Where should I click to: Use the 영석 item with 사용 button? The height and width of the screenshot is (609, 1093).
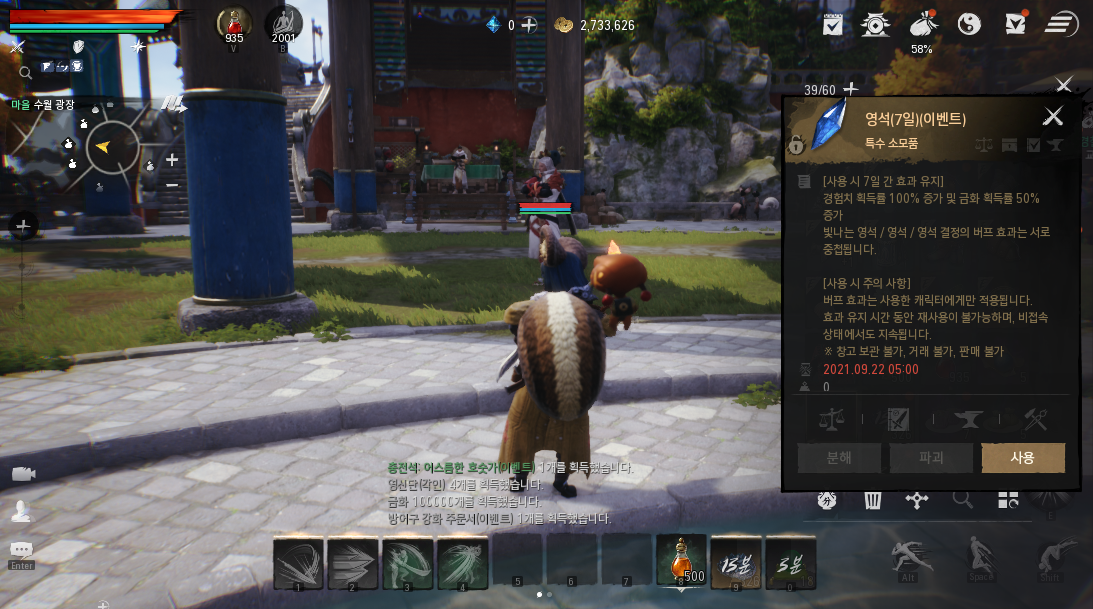(1022, 458)
